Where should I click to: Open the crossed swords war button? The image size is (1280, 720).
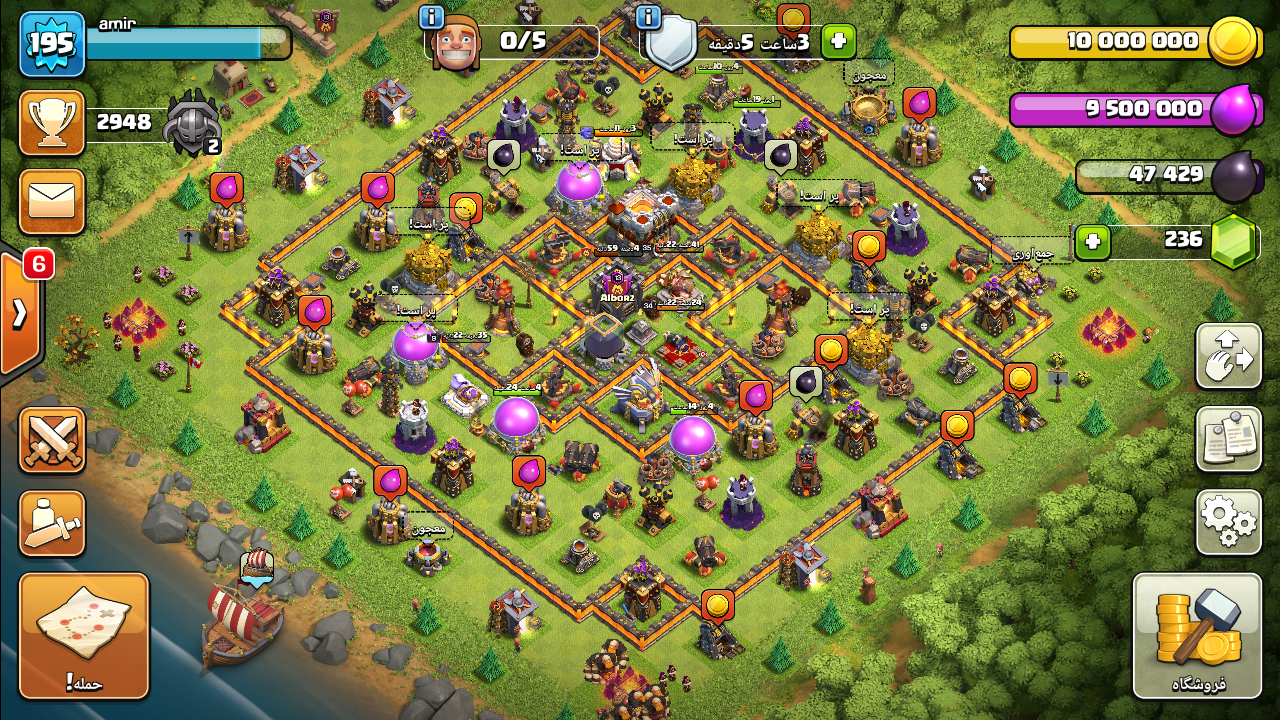click(x=52, y=440)
